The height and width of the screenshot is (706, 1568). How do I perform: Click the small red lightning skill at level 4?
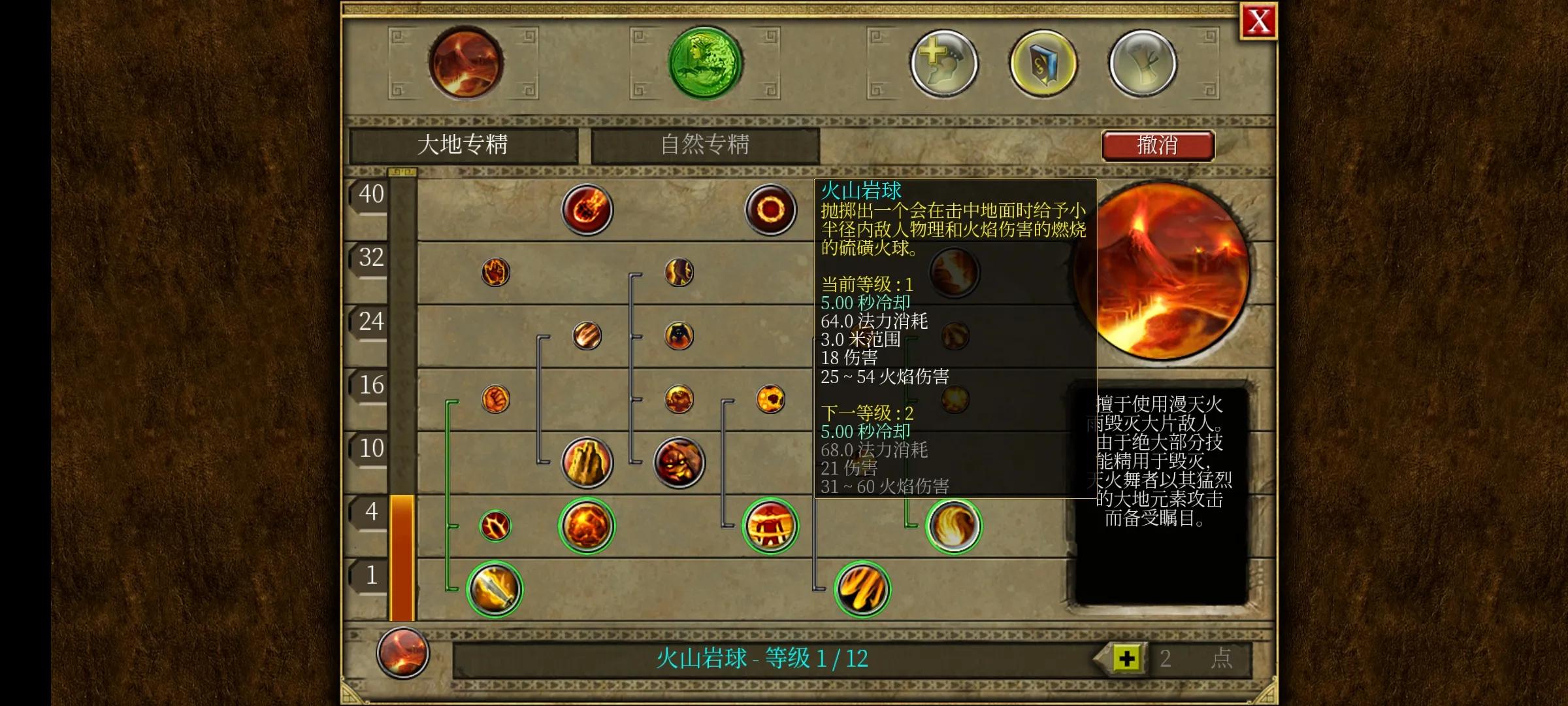(x=495, y=525)
